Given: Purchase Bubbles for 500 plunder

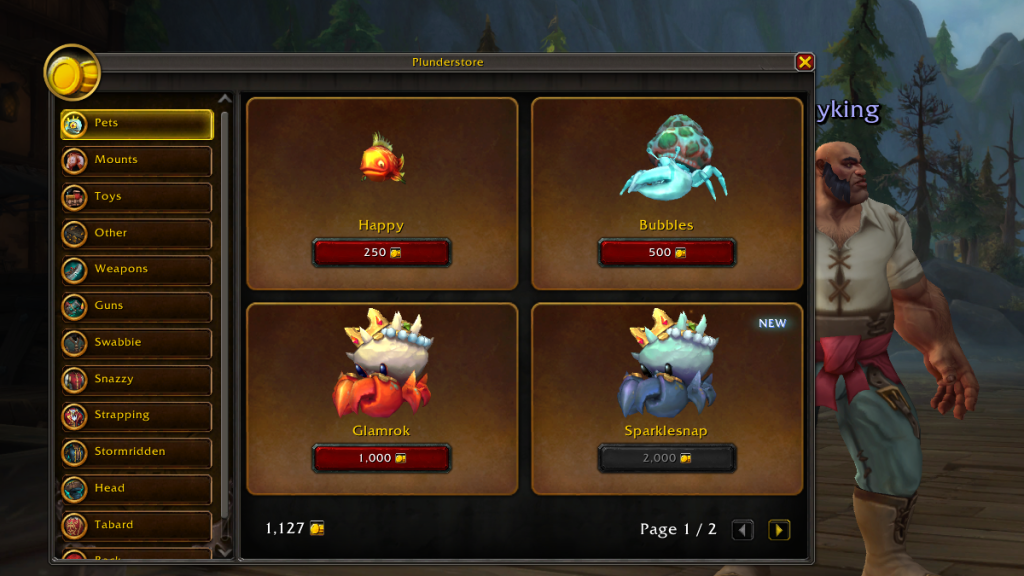Looking at the screenshot, I should tap(667, 253).
